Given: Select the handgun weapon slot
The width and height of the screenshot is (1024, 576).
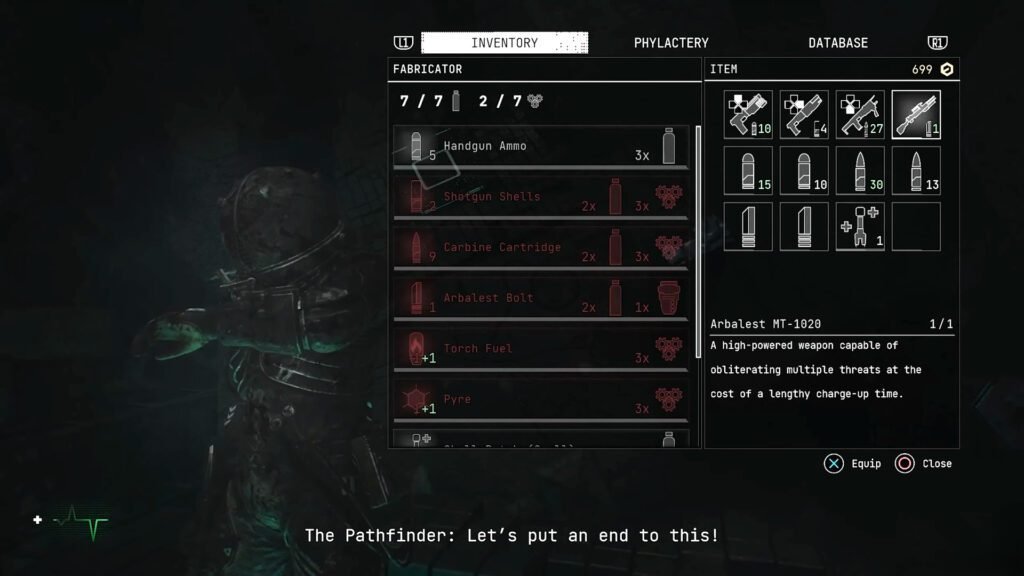Looking at the screenshot, I should tap(748, 115).
